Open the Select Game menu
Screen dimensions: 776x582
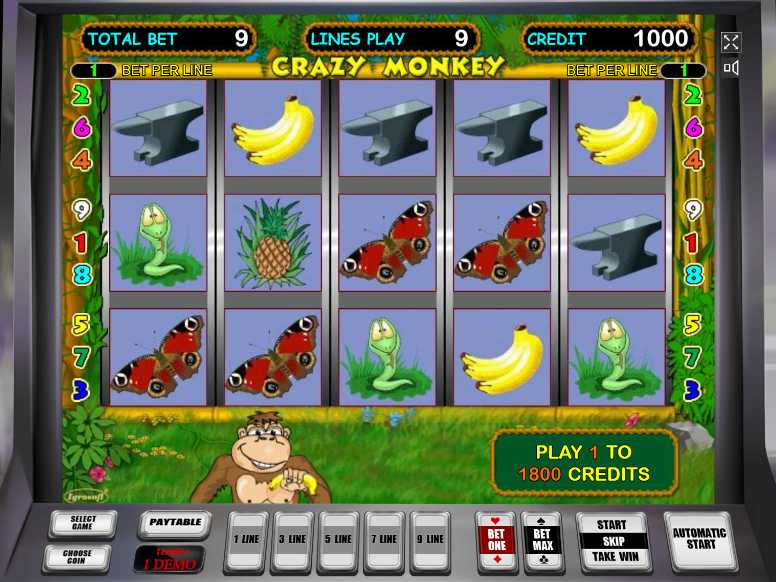[x=82, y=523]
